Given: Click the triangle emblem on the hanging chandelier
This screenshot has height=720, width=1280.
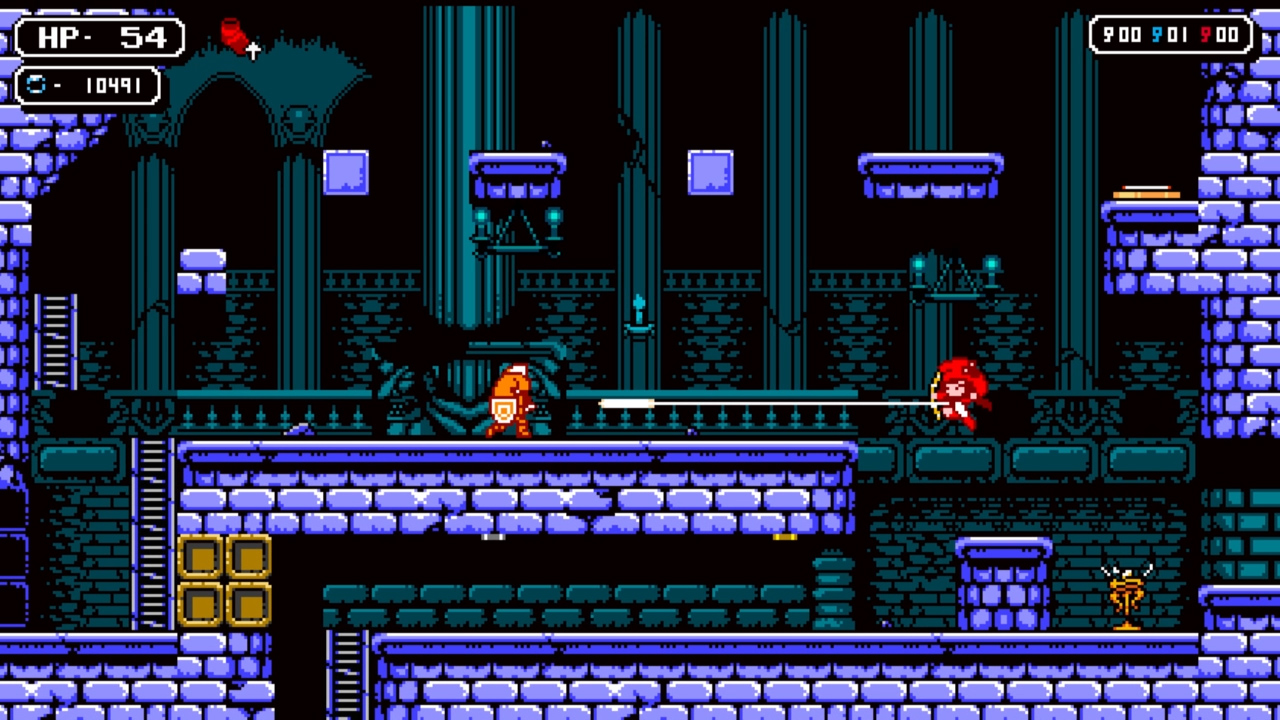Looking at the screenshot, I should coord(517,230).
